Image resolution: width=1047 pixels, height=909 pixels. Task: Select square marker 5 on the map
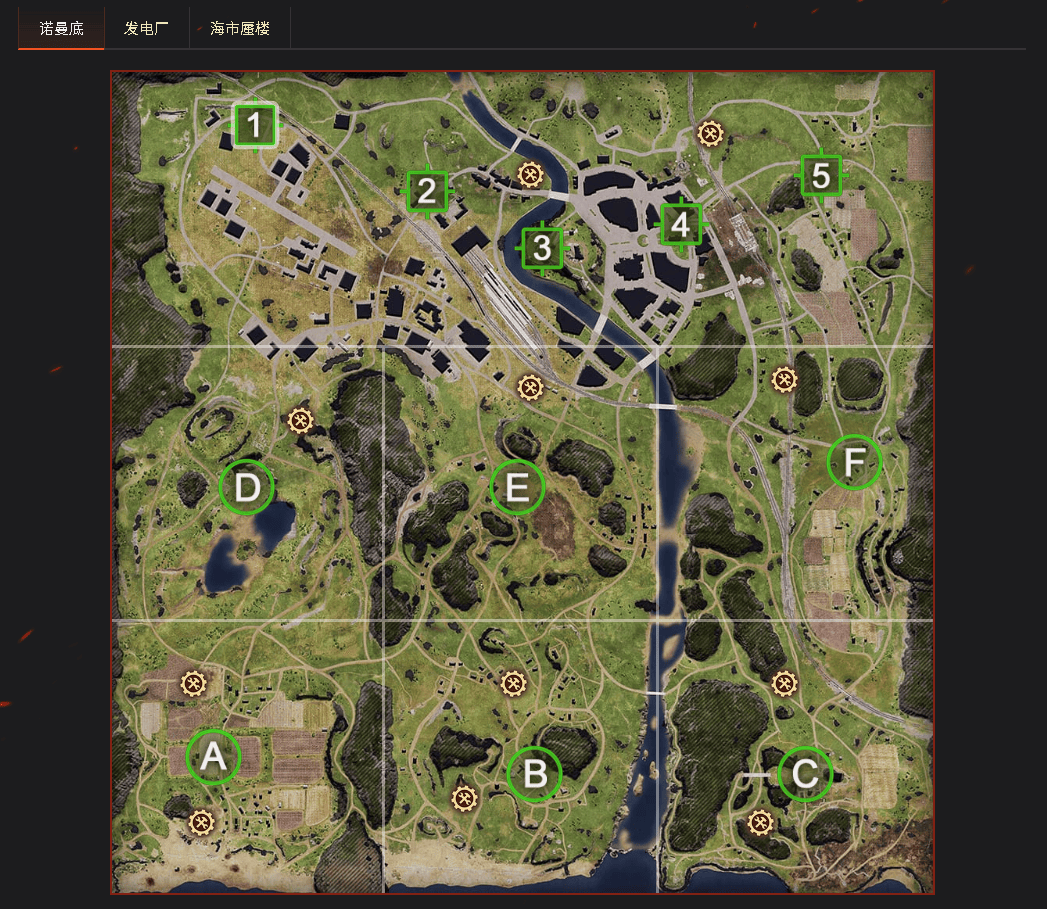click(x=820, y=177)
